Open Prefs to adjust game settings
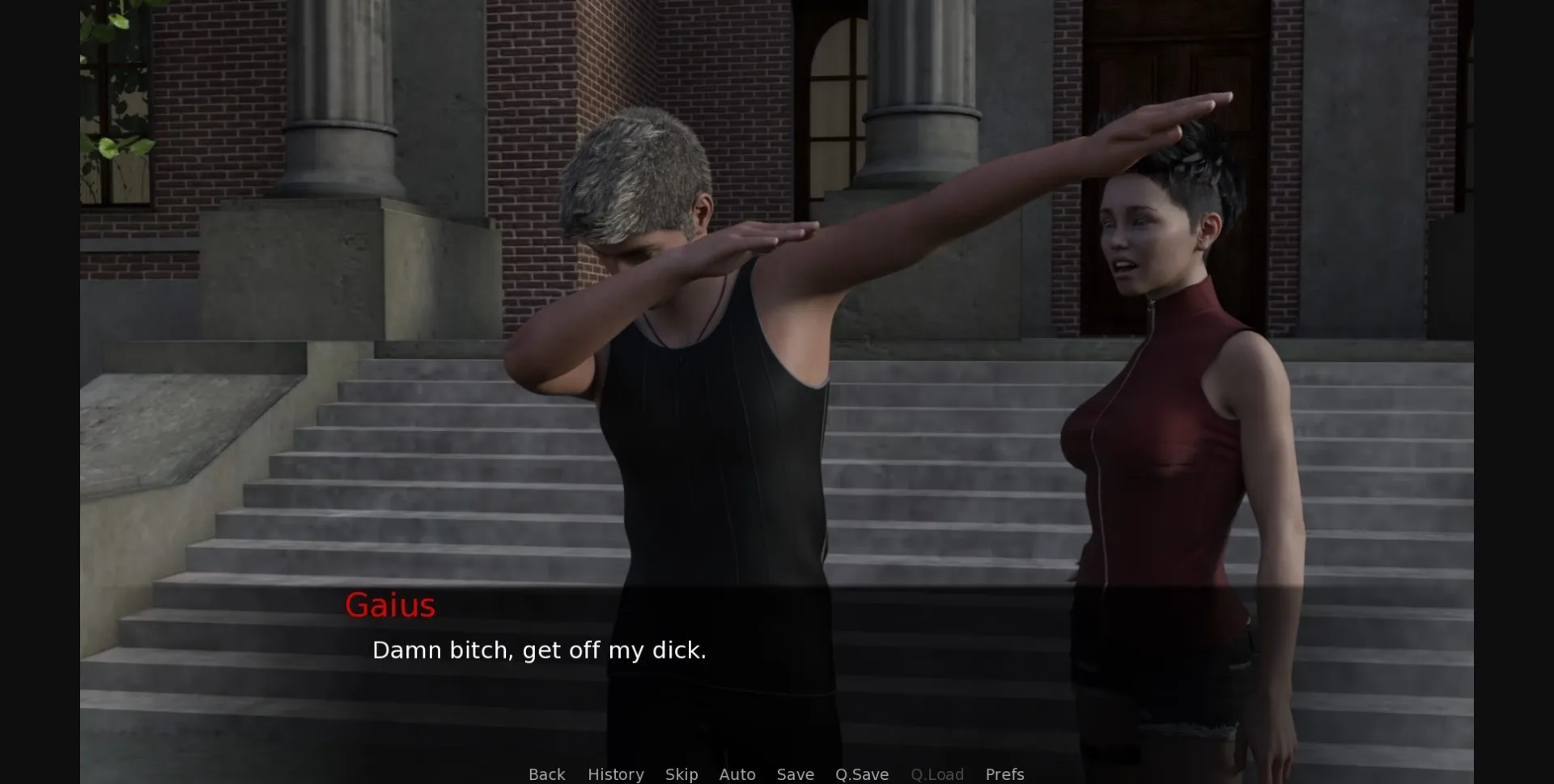This screenshot has width=1554, height=784. coord(1004,774)
